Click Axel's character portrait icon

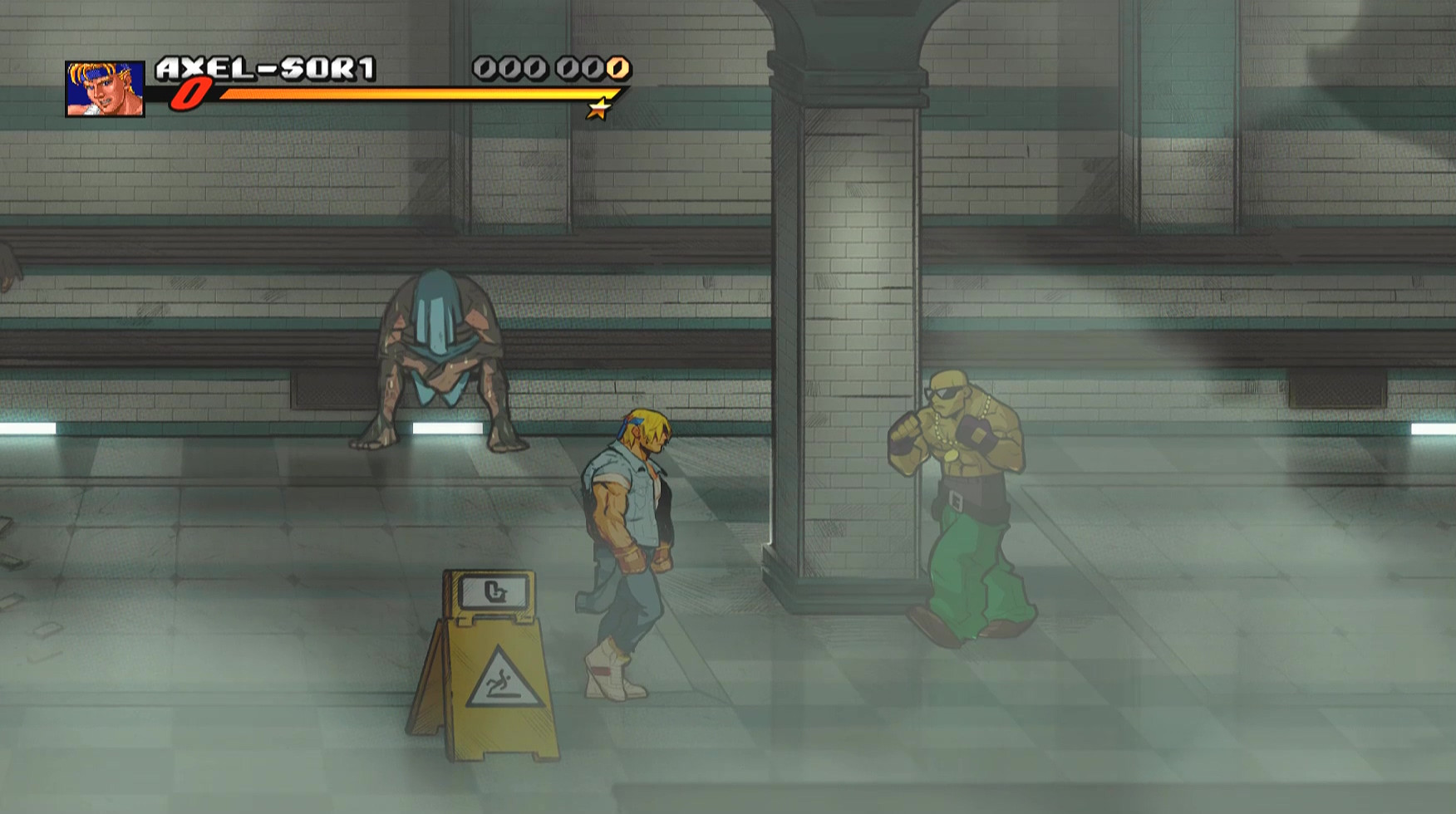[104, 87]
